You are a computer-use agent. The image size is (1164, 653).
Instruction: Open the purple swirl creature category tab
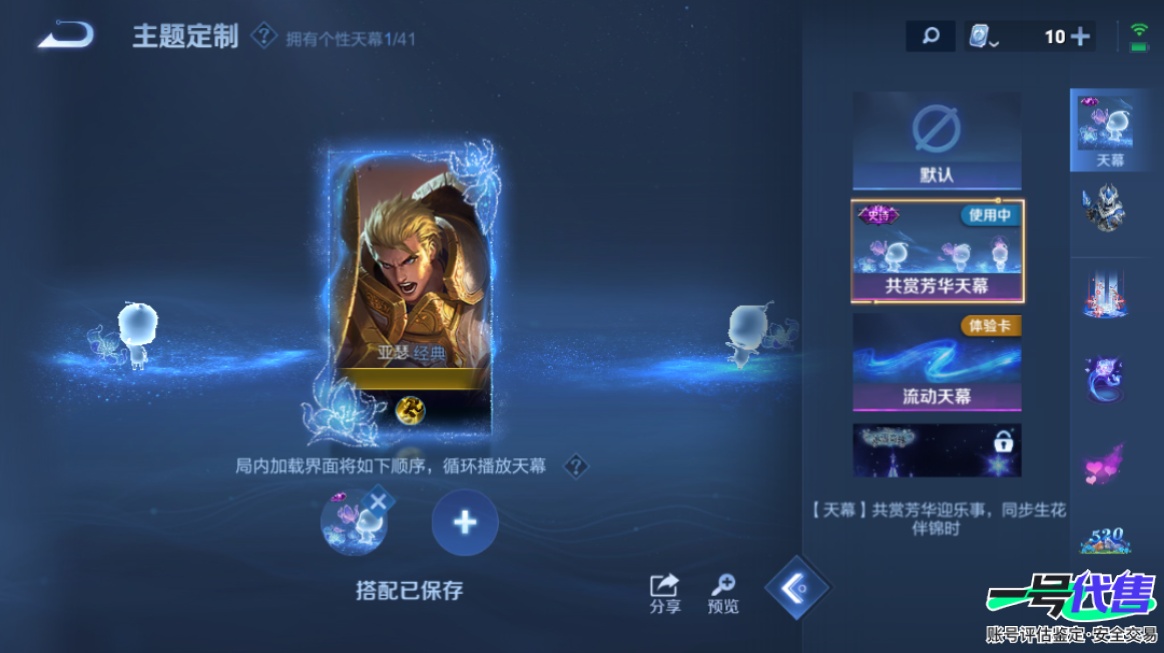point(1105,378)
